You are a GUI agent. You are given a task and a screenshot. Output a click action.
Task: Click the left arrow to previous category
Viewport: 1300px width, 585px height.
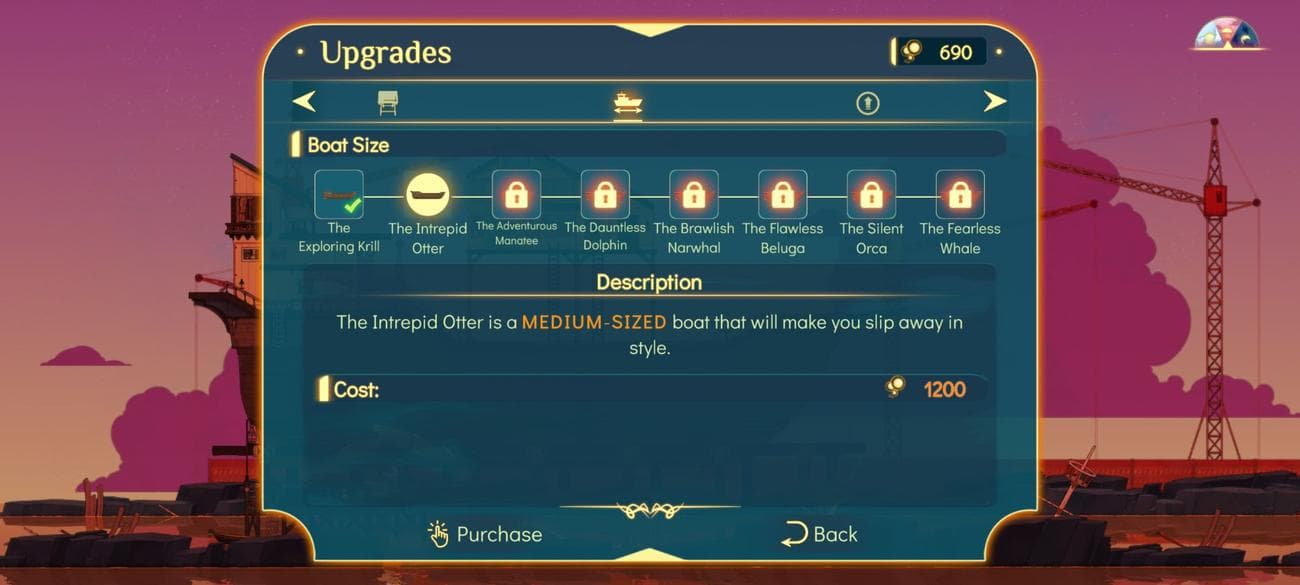pos(305,101)
